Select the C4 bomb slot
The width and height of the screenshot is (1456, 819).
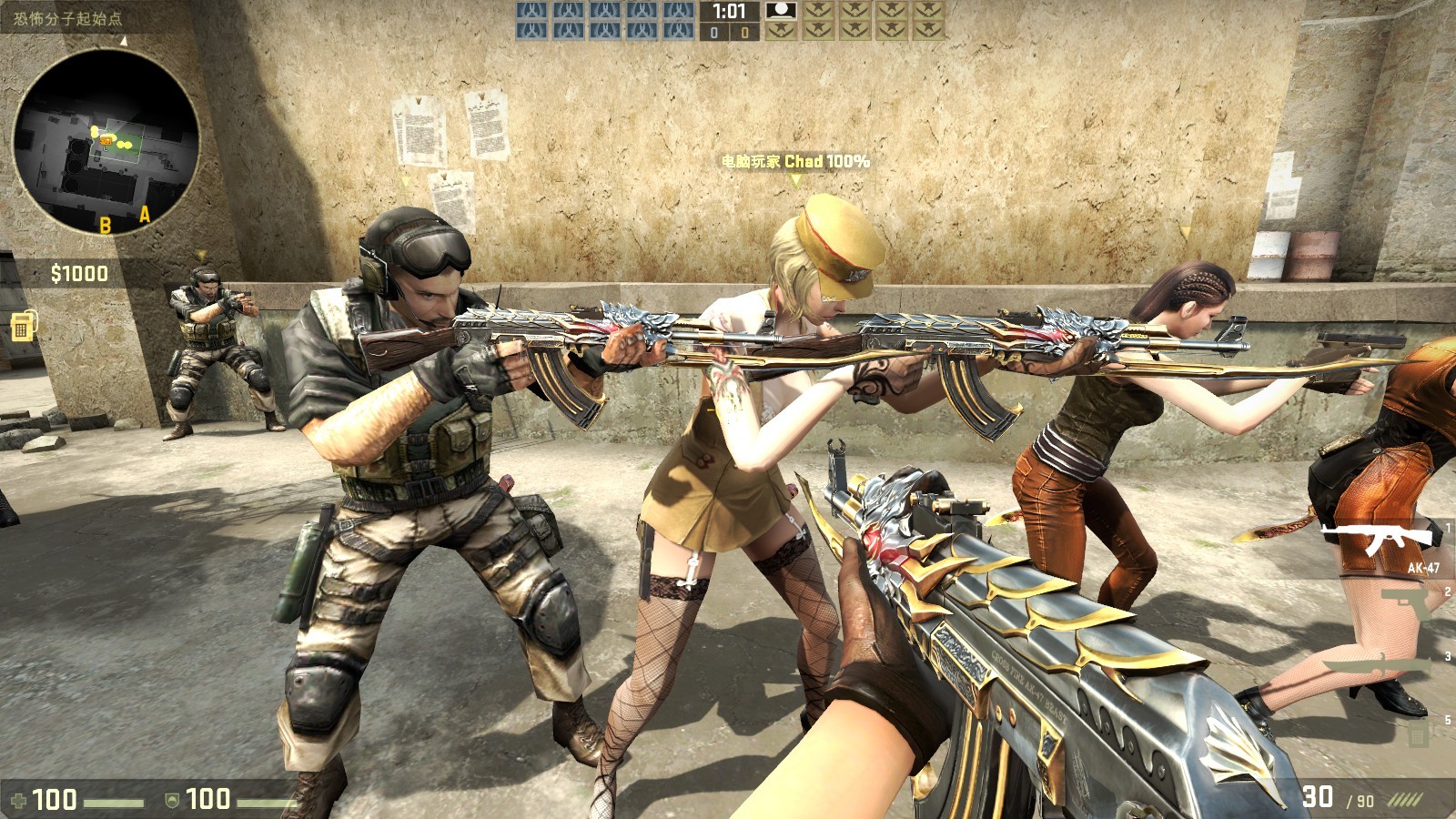1417,733
